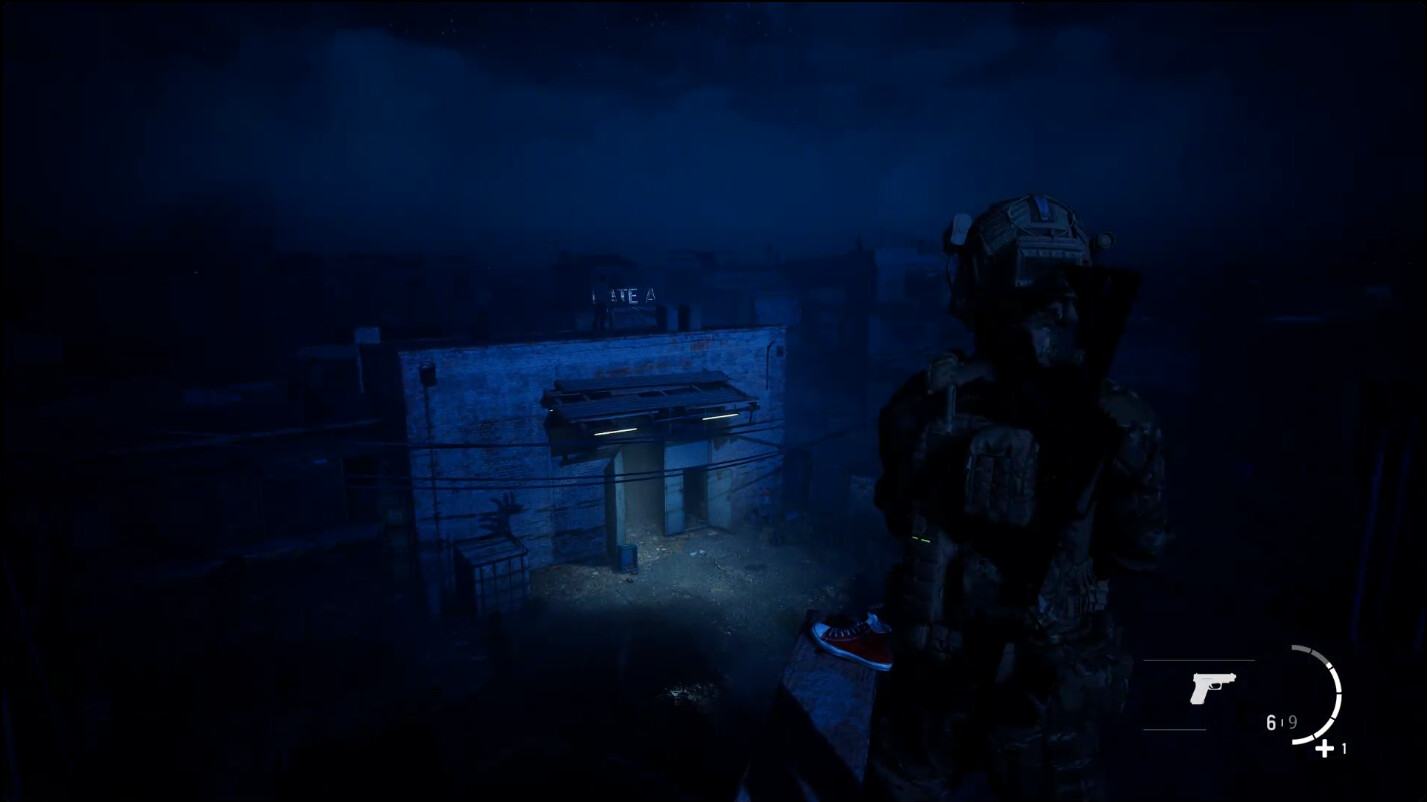Click the GATE A neon sign
Viewport: 1428px width, 802px height.
pos(623,295)
